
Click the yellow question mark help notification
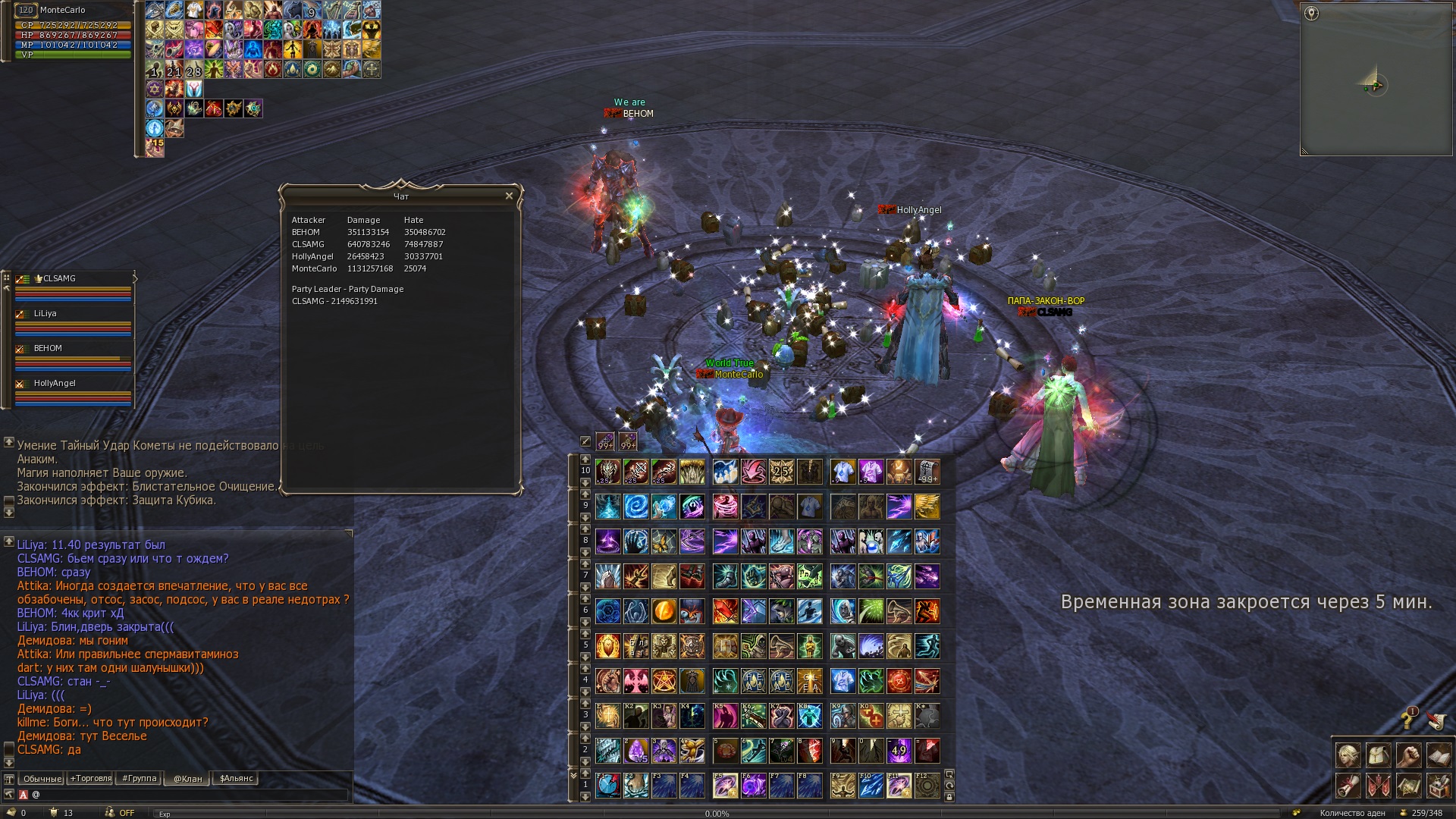click(1408, 718)
